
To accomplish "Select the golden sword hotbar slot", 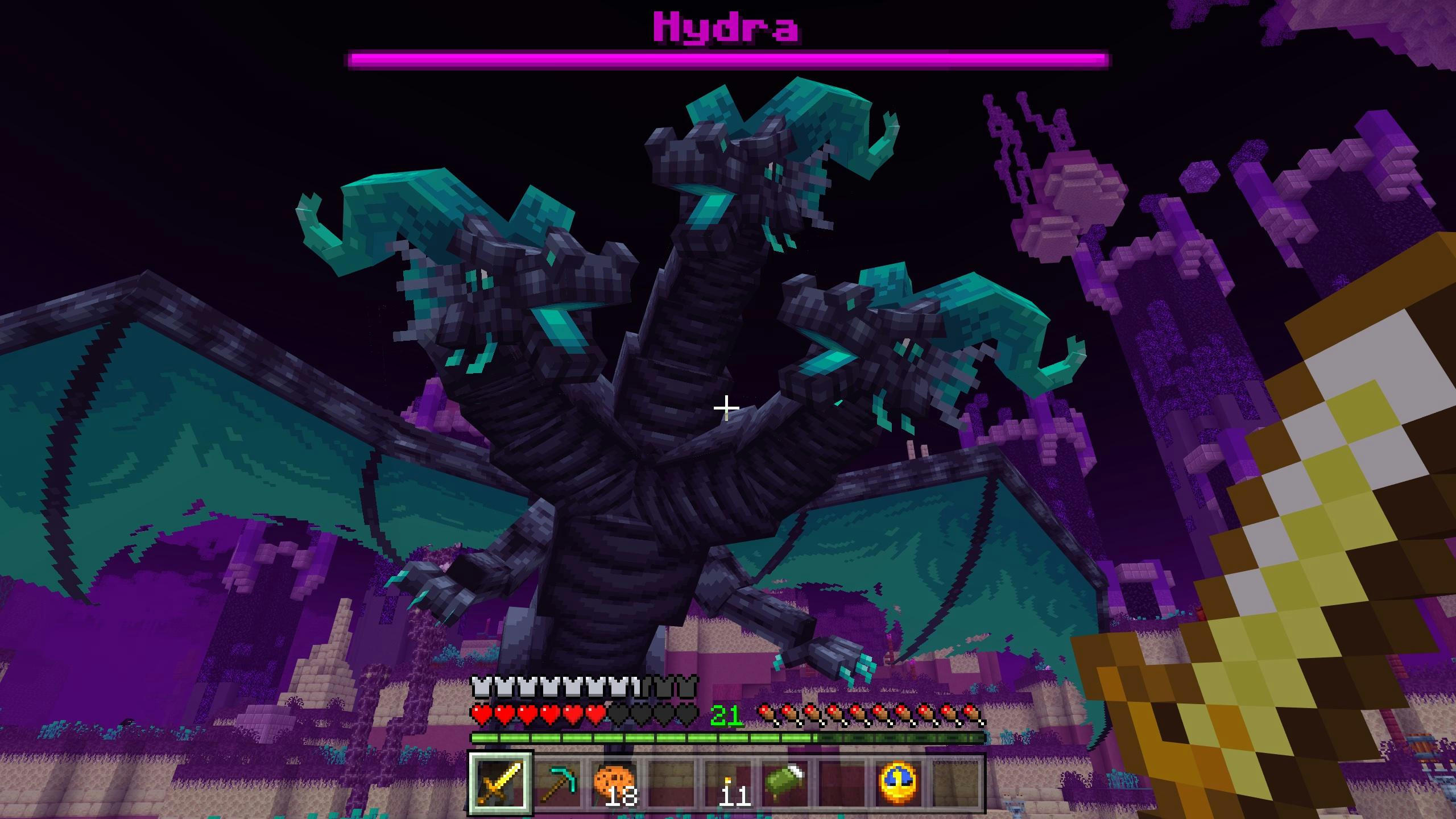I will tap(500, 783).
